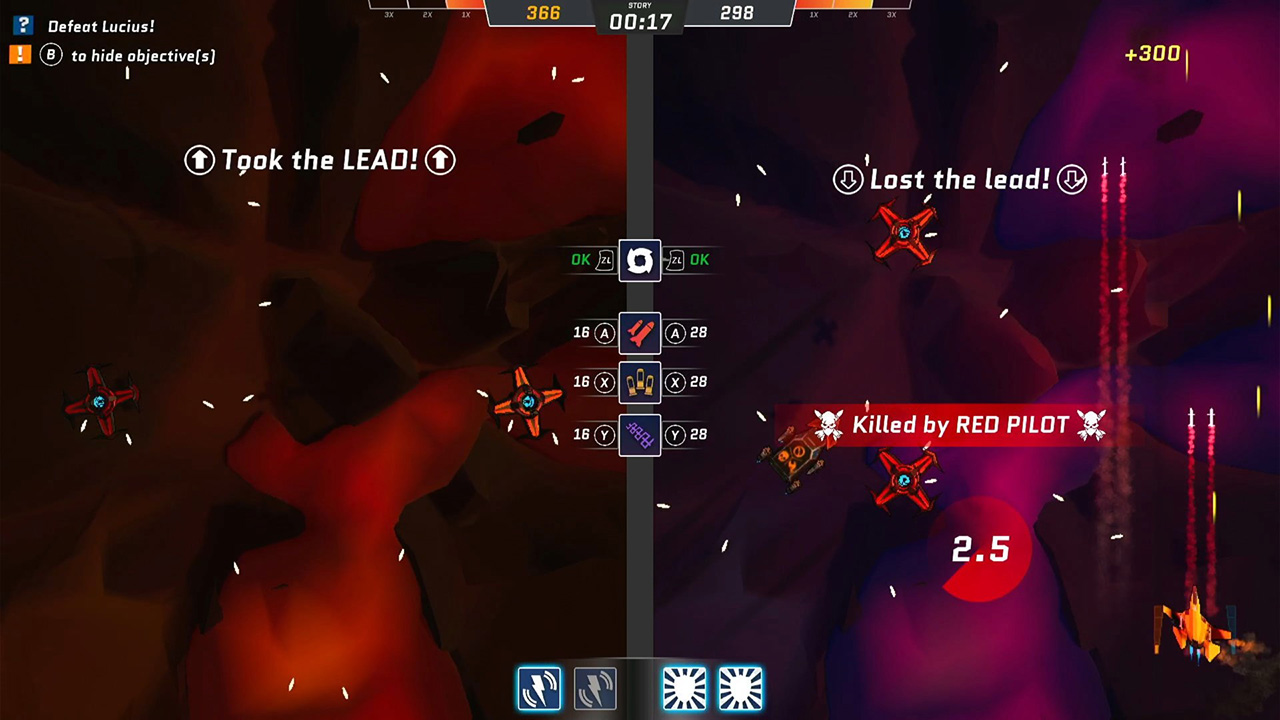This screenshot has height=720, width=1280.
Task: Select the purple chain weapon icon
Action: (639, 434)
